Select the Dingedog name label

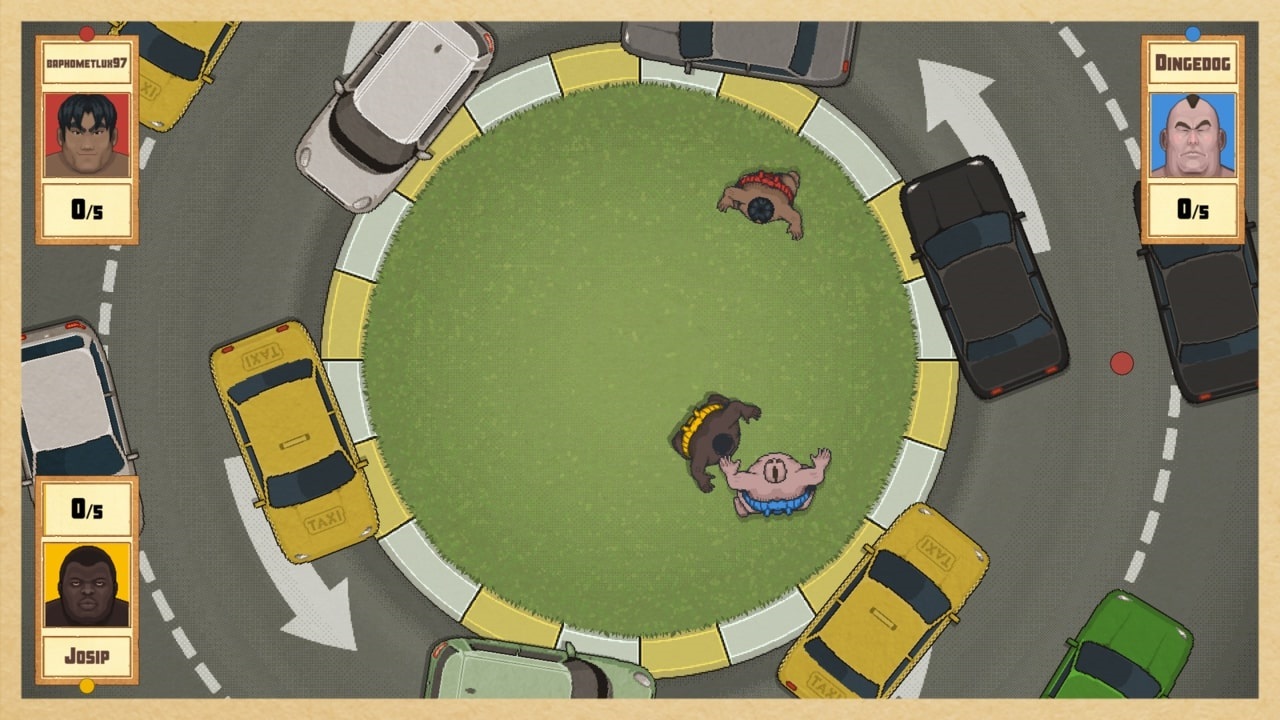(x=1193, y=62)
